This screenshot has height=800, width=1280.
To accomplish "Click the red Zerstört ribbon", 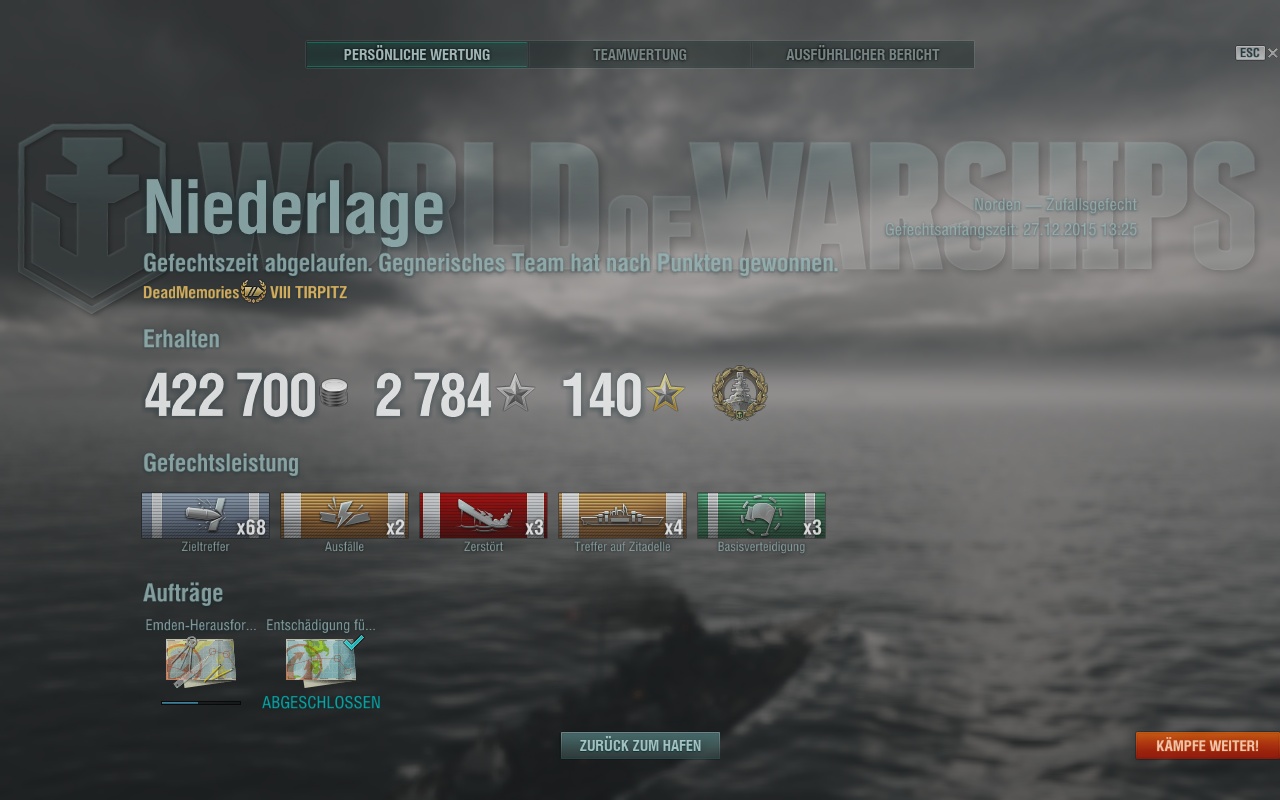I will tap(483, 515).
